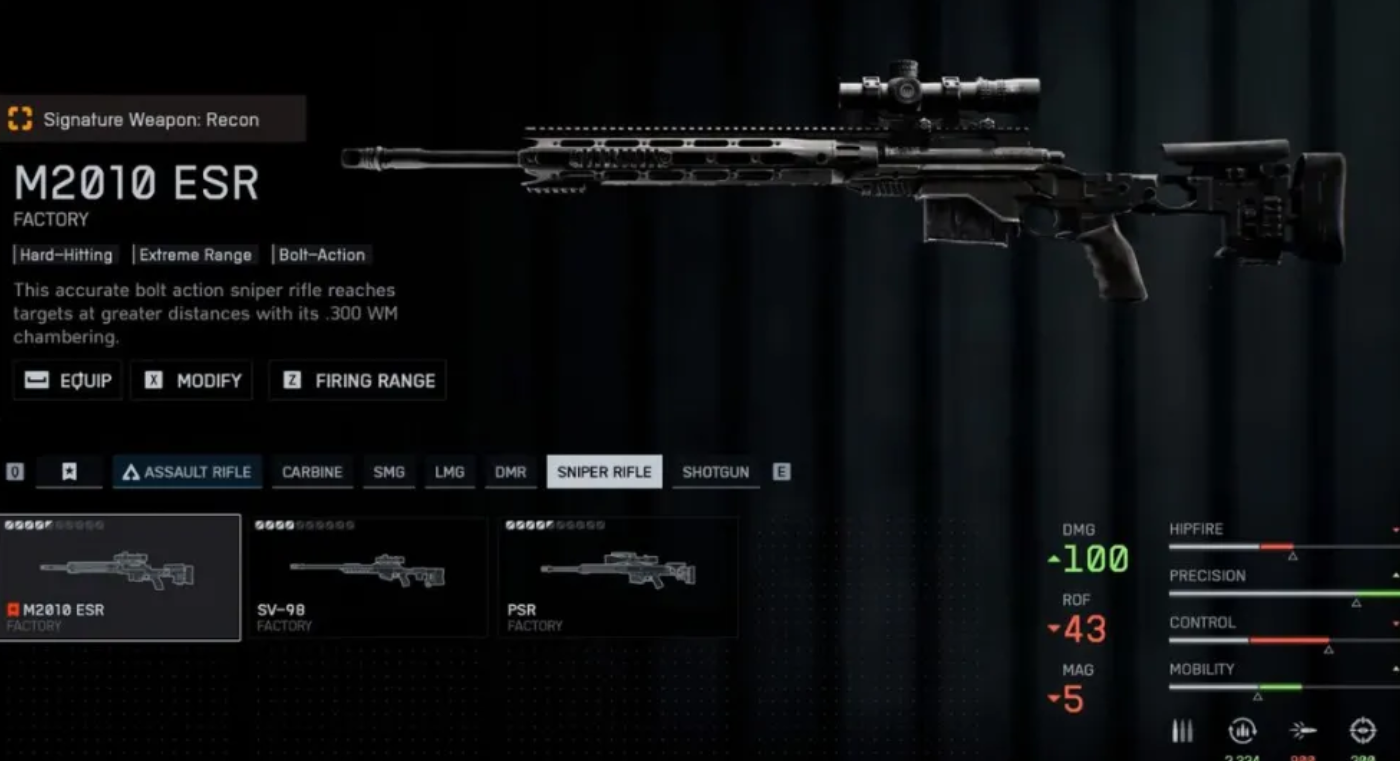Click the bullet velocity icon at bottom right
The width and height of the screenshot is (1400, 761).
pyautogui.click(x=1305, y=731)
